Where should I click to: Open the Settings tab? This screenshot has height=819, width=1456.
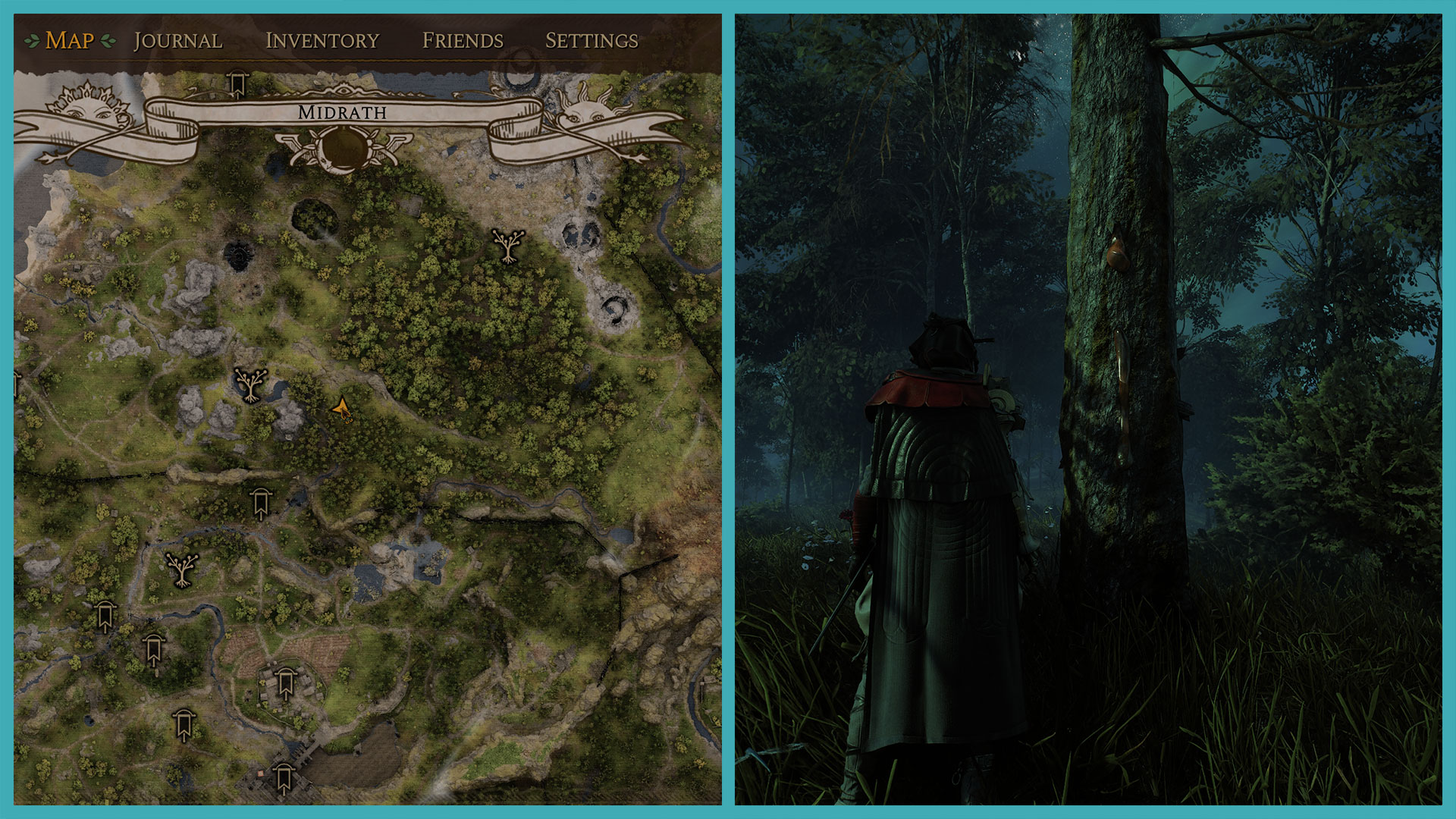[591, 40]
